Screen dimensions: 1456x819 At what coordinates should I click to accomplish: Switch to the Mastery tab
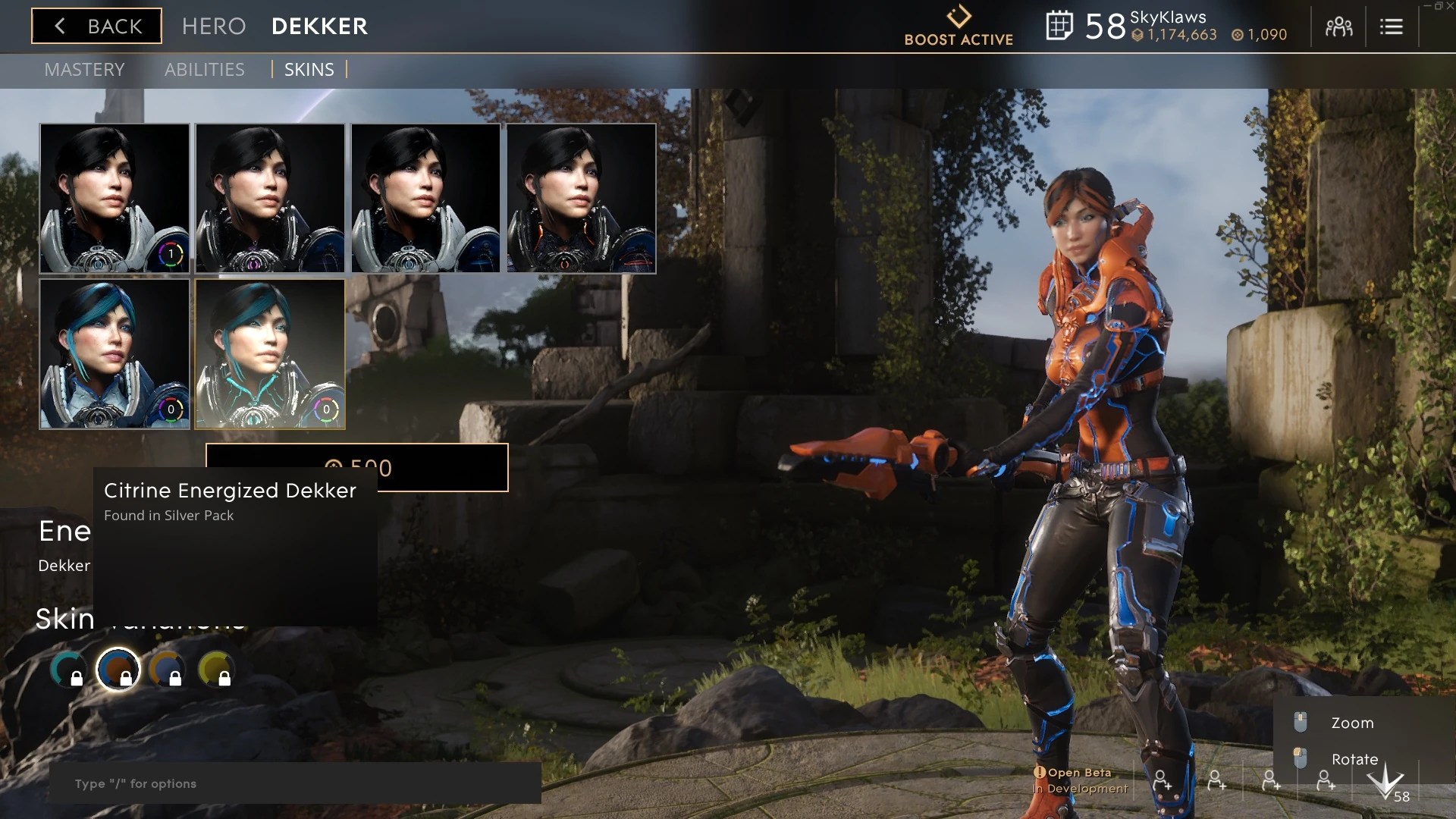[x=84, y=70]
